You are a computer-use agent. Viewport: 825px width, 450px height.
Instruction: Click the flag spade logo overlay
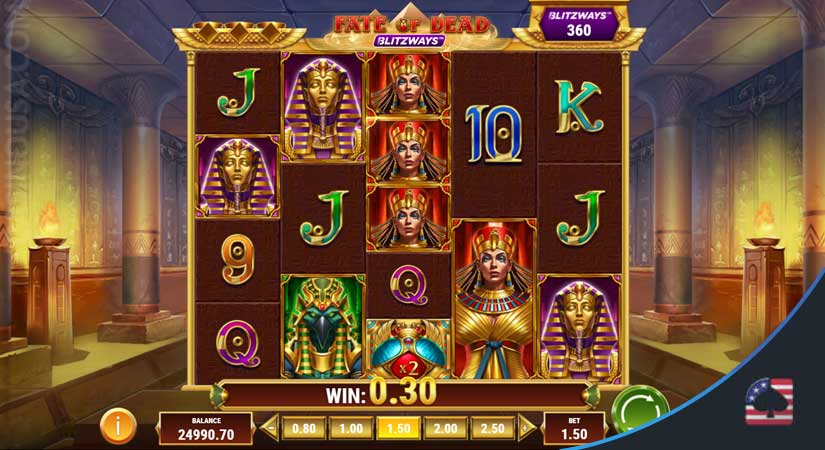point(769,402)
